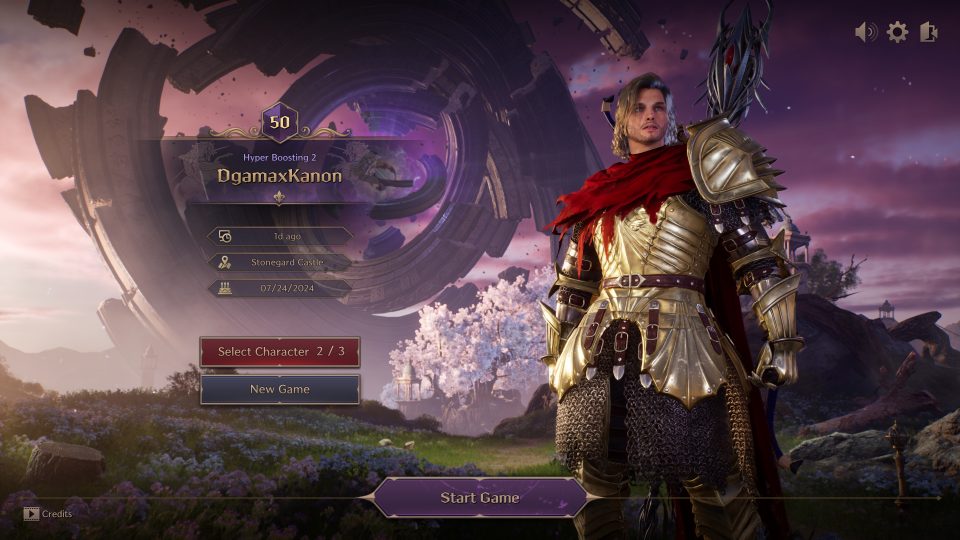Screen dimensions: 960x540
Task: Toggle the sound speaker icon
Action: (866, 32)
